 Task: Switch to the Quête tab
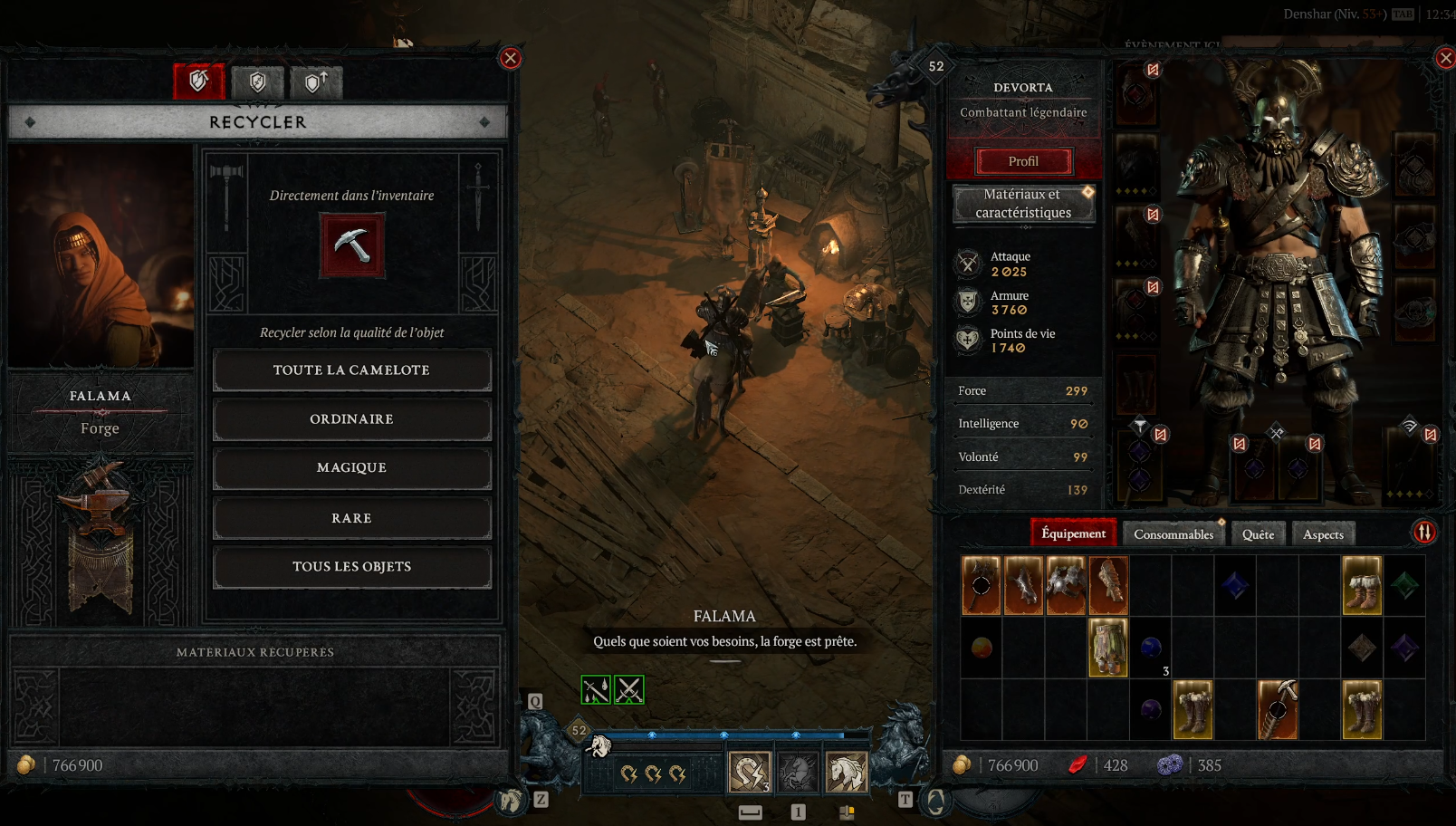coord(1258,534)
